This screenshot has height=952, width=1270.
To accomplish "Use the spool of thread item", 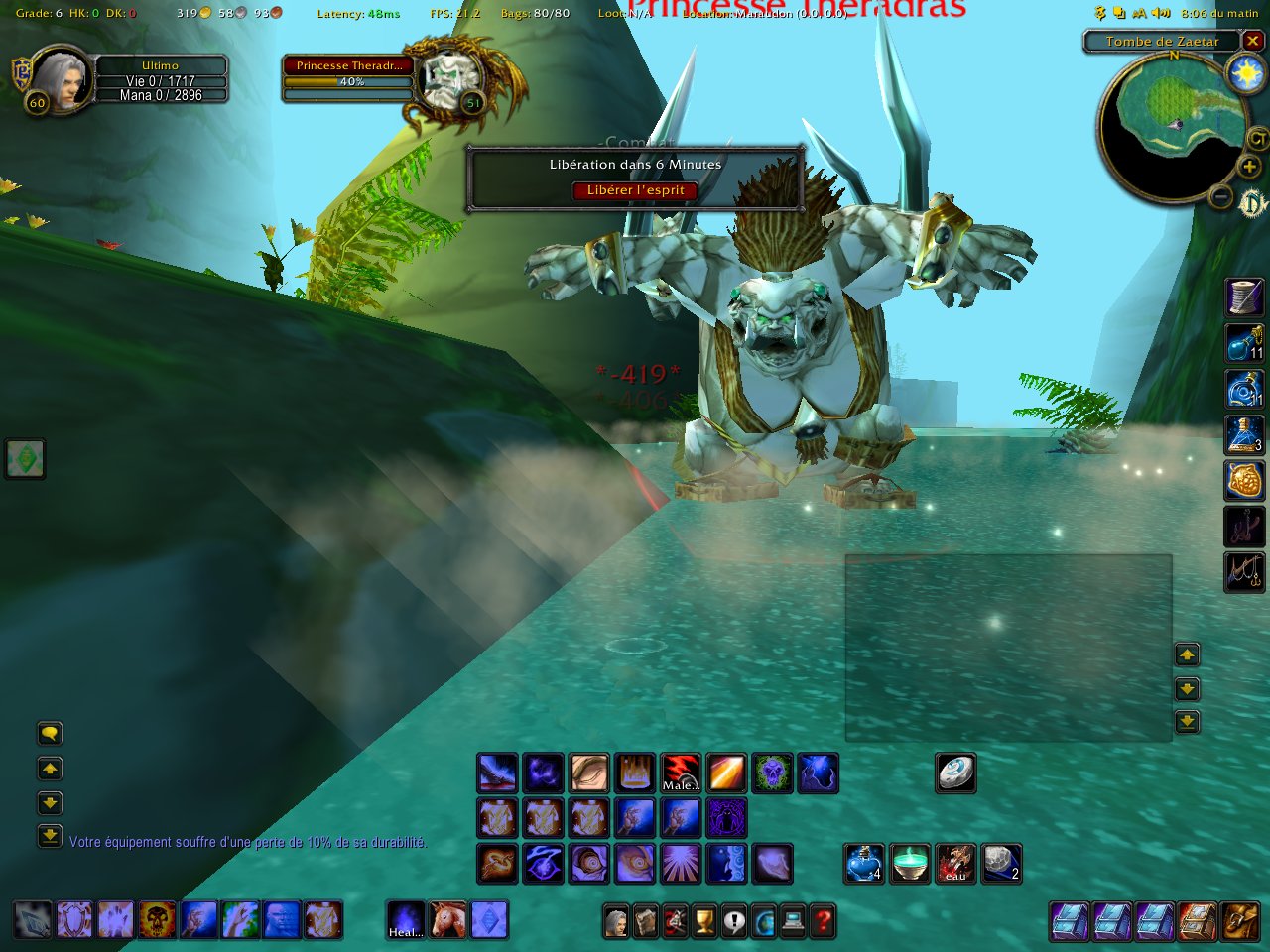I will [1244, 297].
